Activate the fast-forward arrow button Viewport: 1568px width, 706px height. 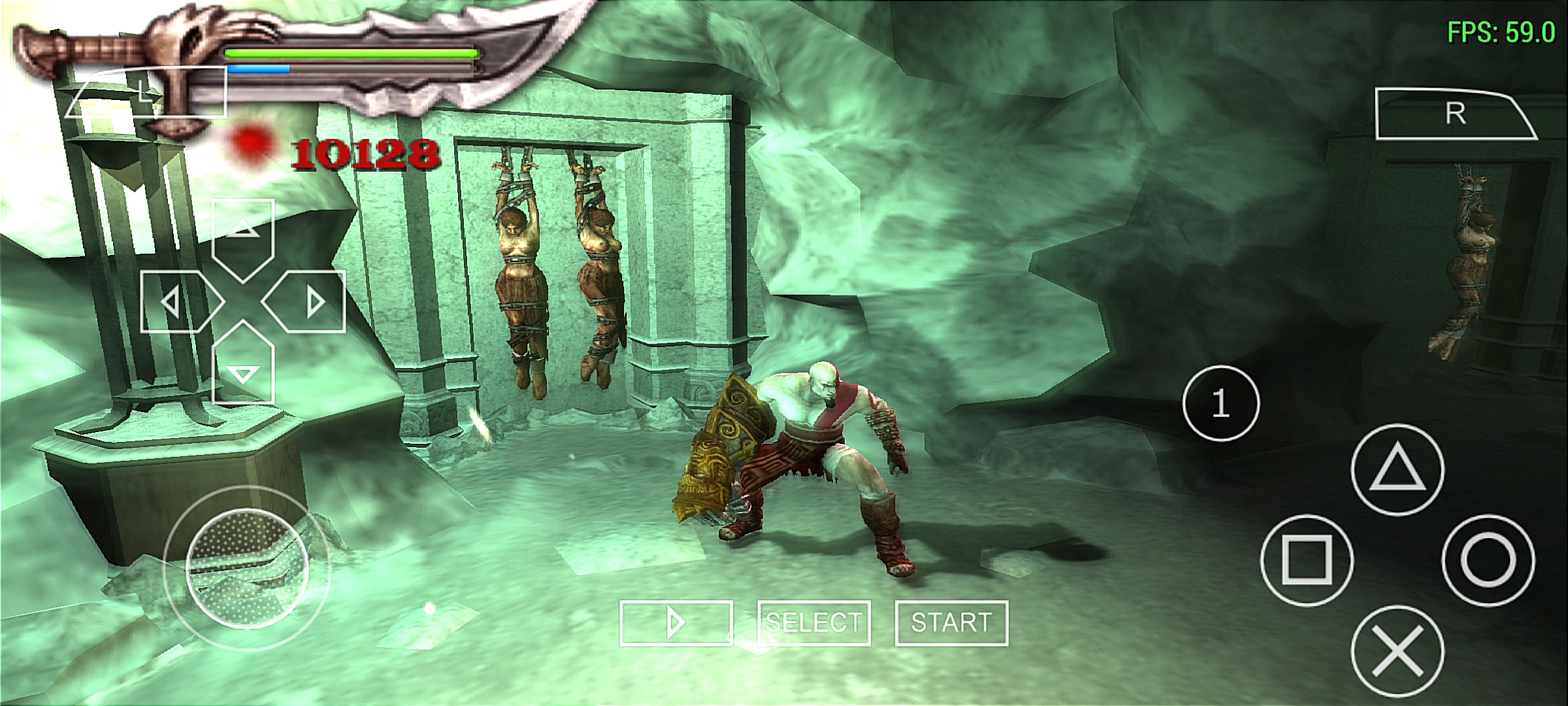point(676,623)
